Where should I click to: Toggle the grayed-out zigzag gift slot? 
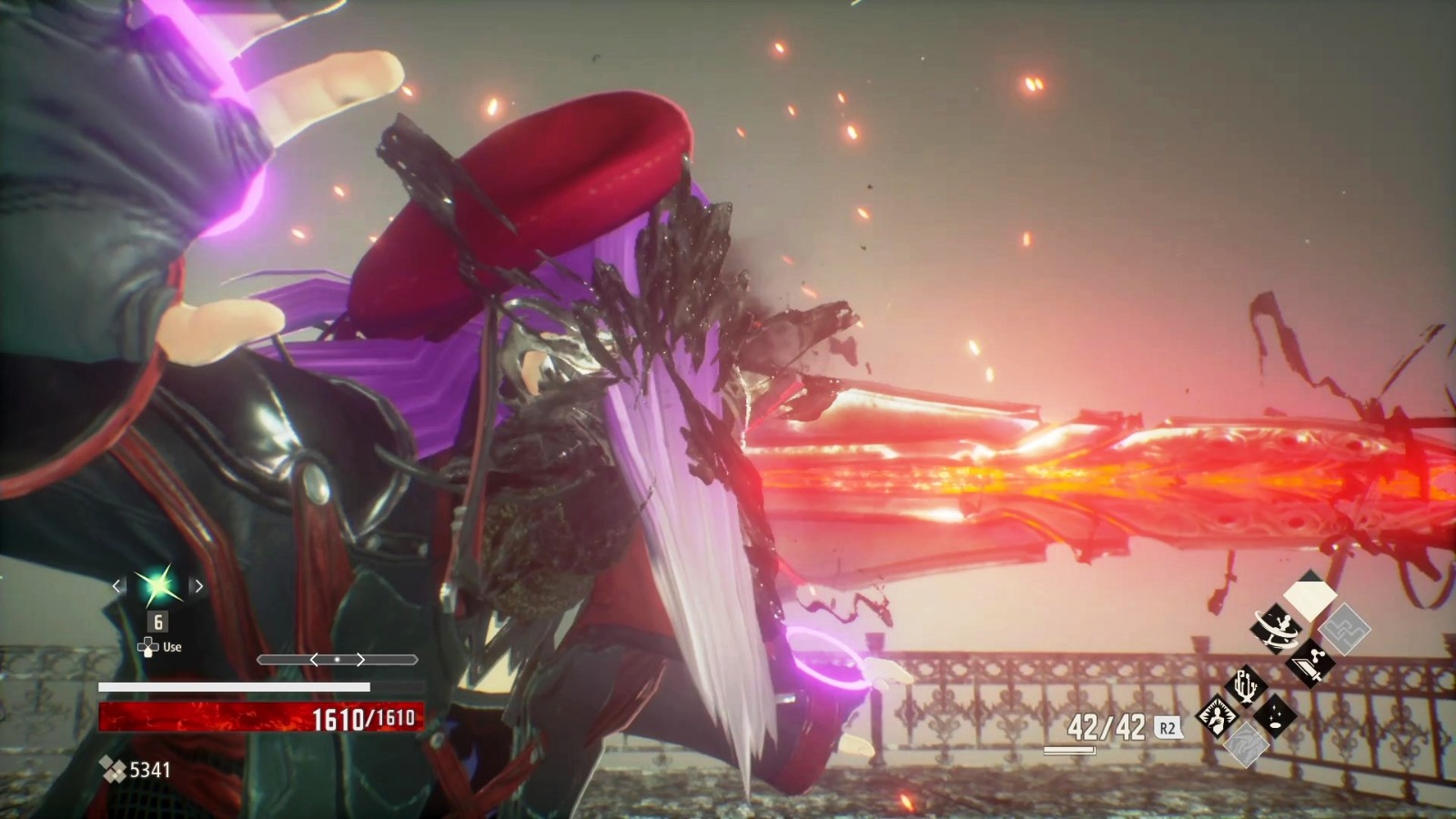(x=1344, y=628)
